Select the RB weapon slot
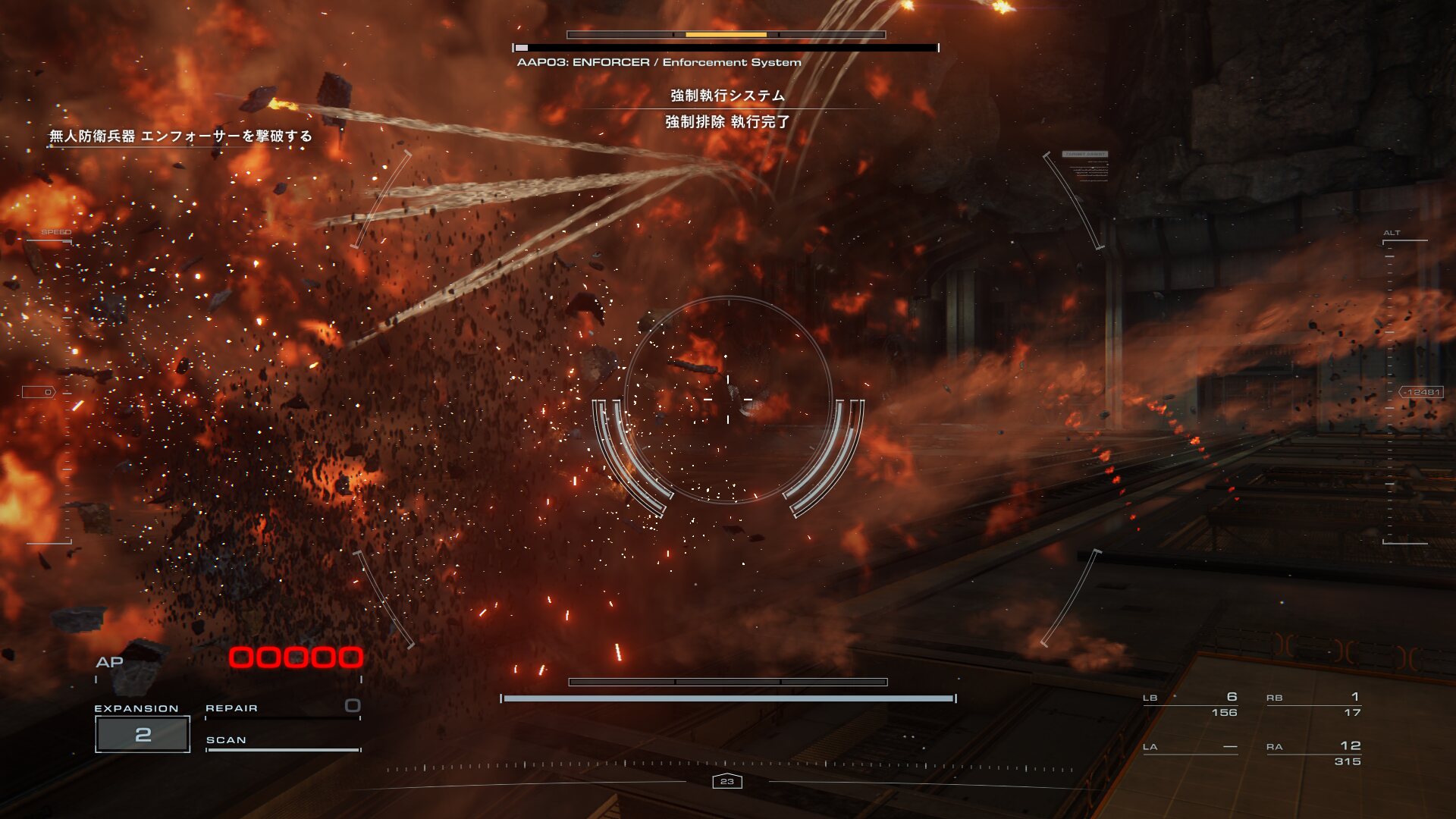The height and width of the screenshot is (819, 1456). 1313,704
